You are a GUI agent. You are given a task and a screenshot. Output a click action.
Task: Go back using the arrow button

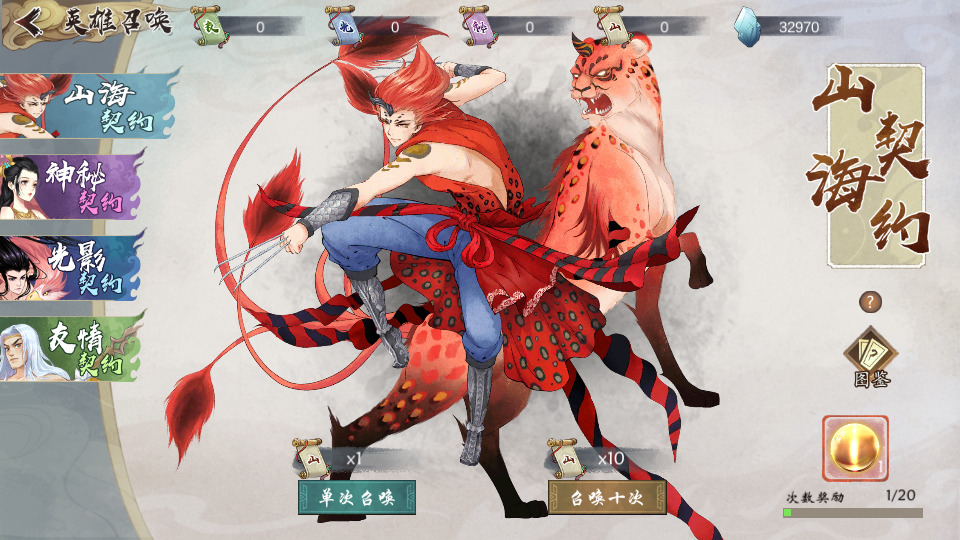[x=30, y=23]
